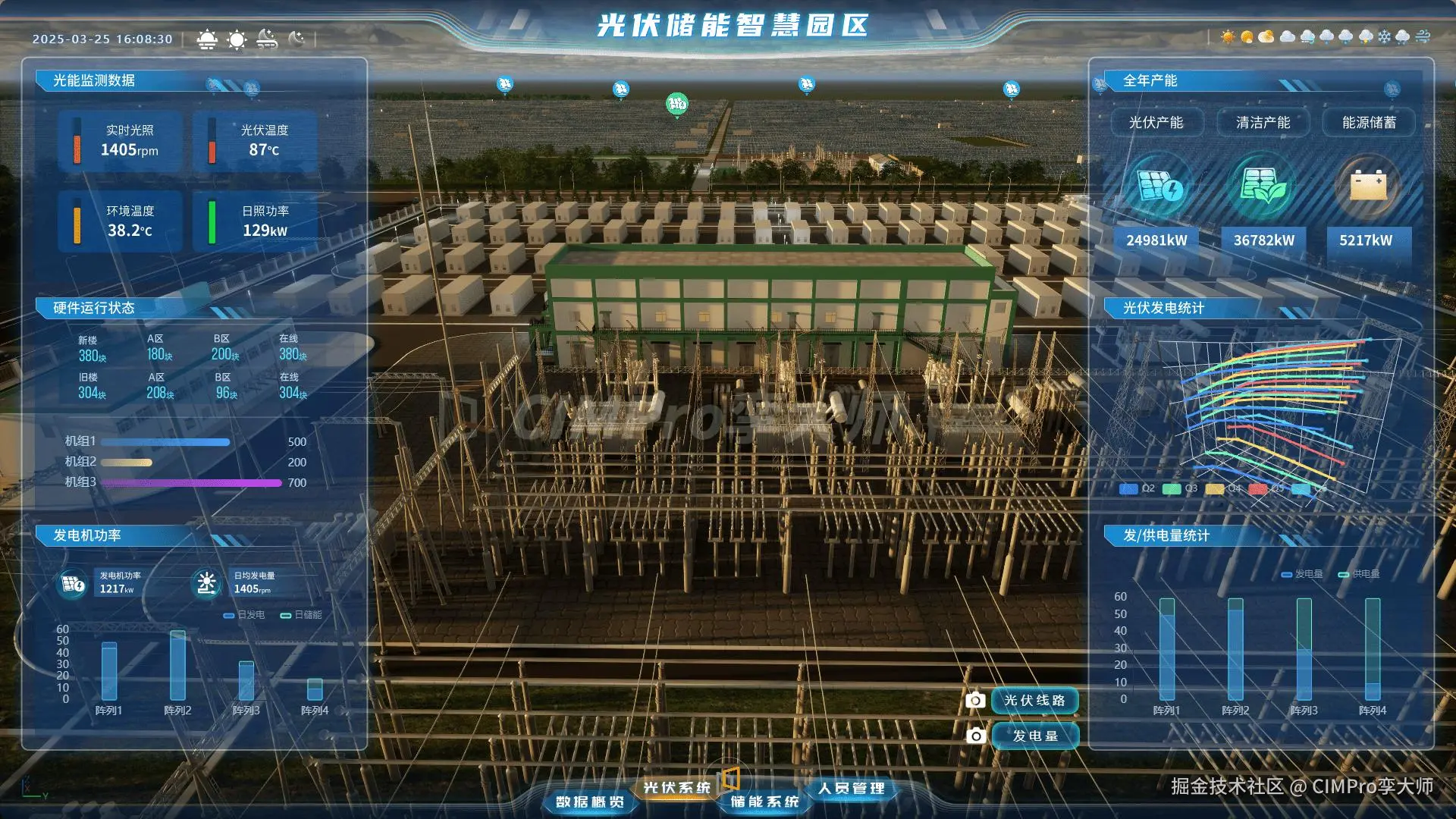Select the 光伏产能 category tab
This screenshot has width=1456, height=819.
pos(1156,123)
